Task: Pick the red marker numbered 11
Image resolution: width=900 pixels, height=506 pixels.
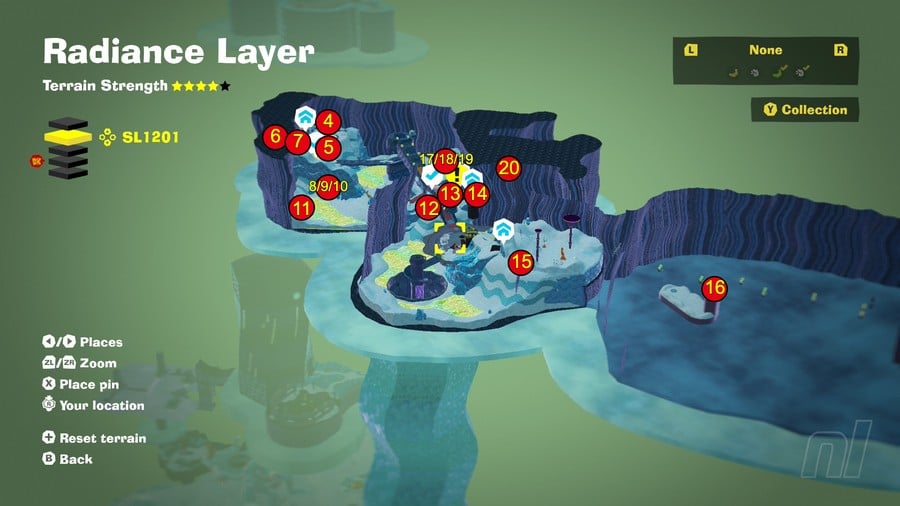Action: point(301,208)
